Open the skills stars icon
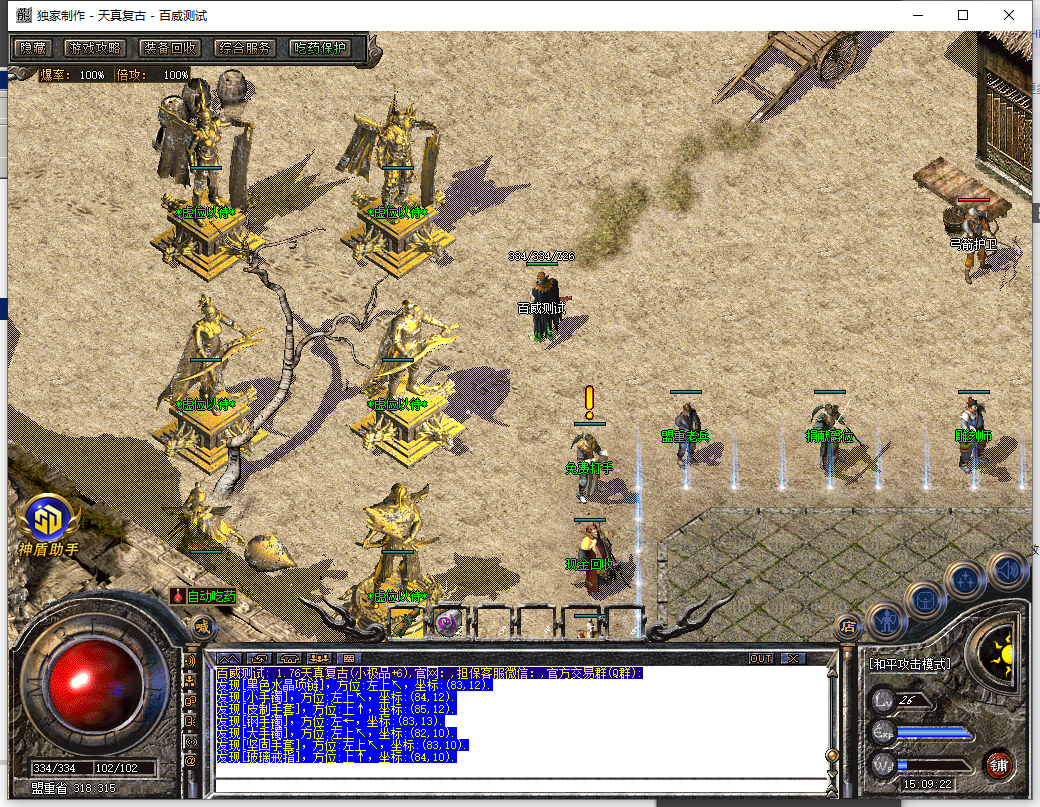Viewport: 1040px width, 807px height. coord(966,578)
